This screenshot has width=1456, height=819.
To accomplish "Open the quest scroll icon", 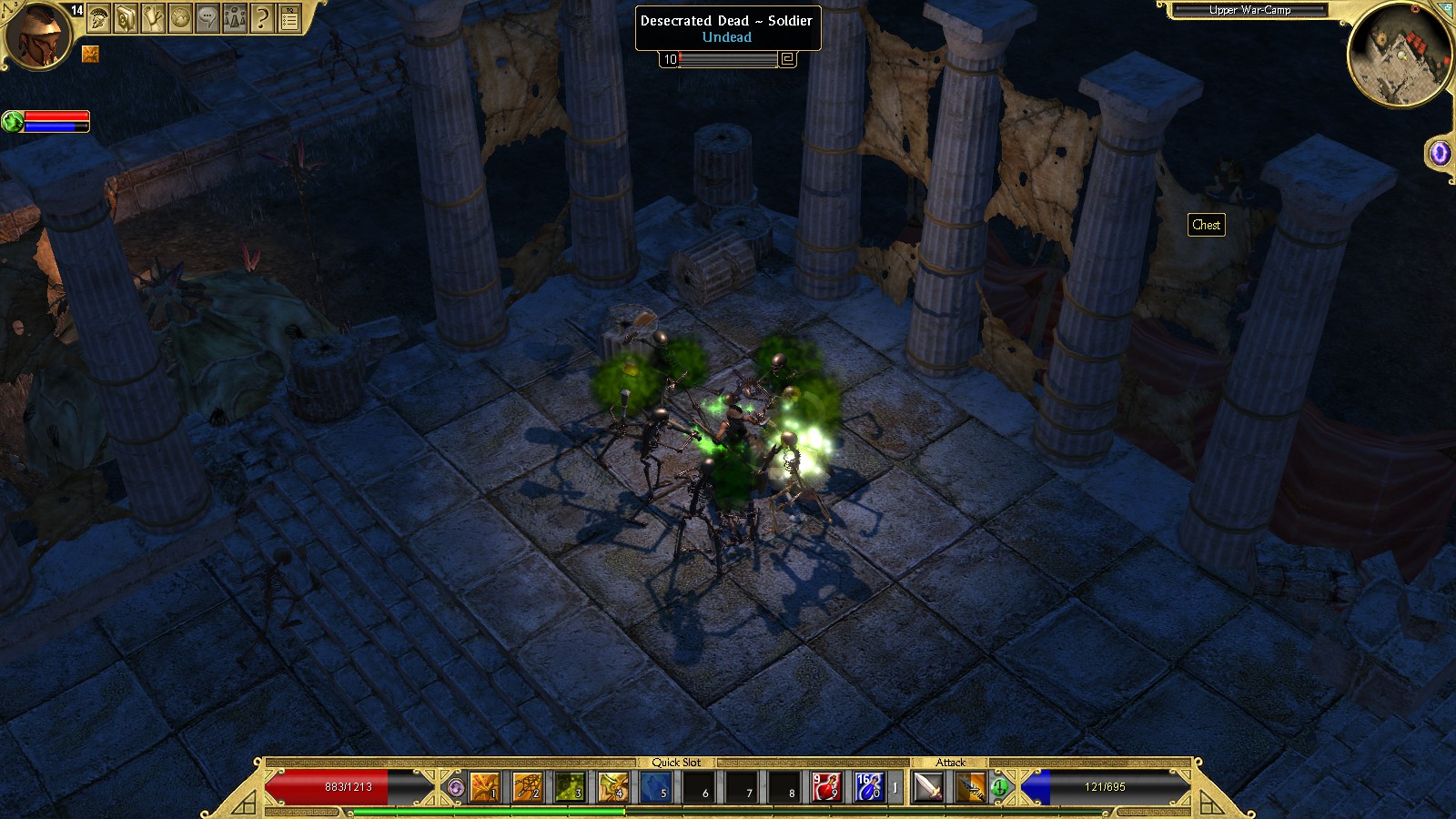I will tap(153, 17).
